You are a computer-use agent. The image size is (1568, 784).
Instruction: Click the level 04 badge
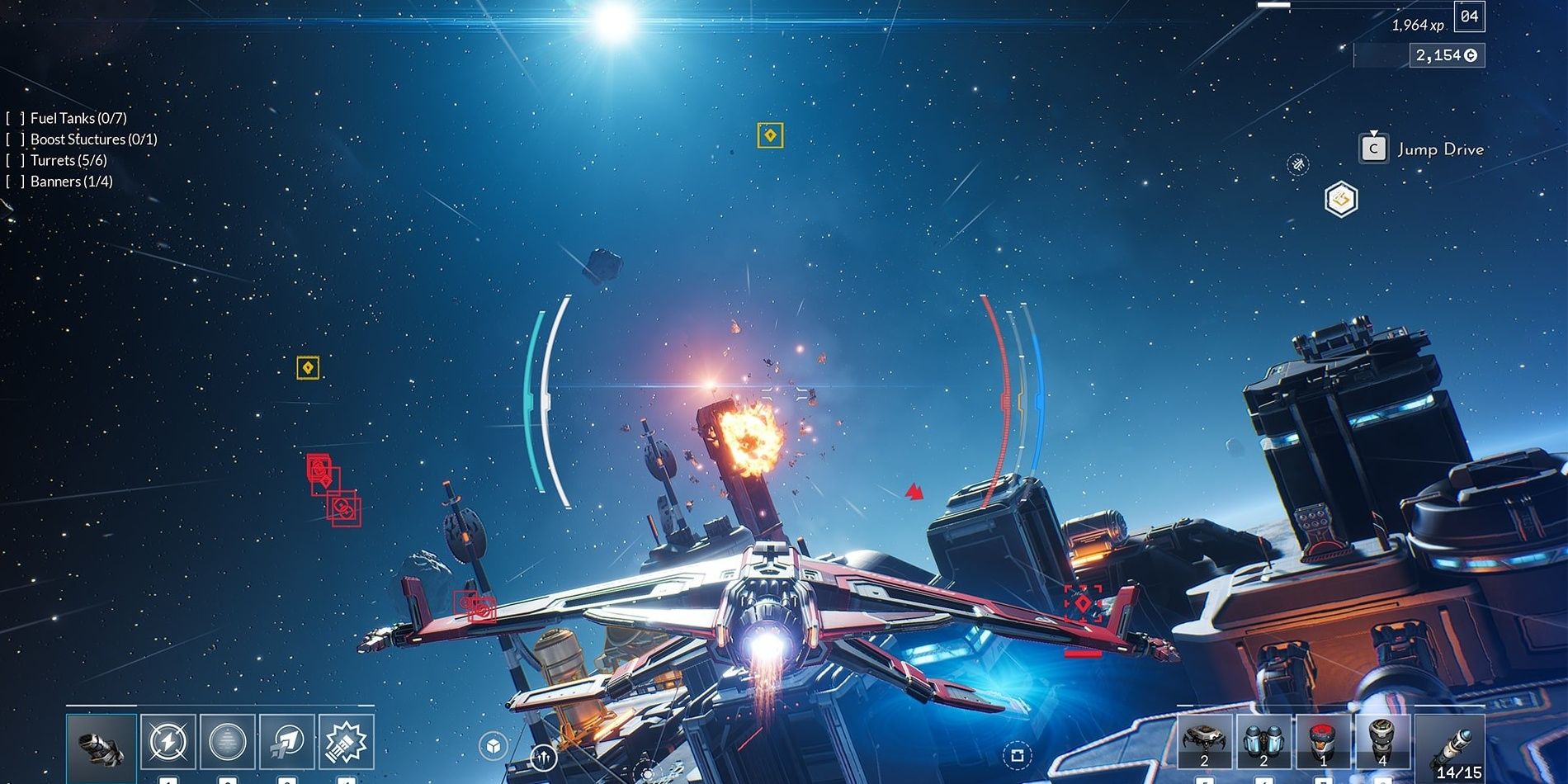(x=1469, y=17)
